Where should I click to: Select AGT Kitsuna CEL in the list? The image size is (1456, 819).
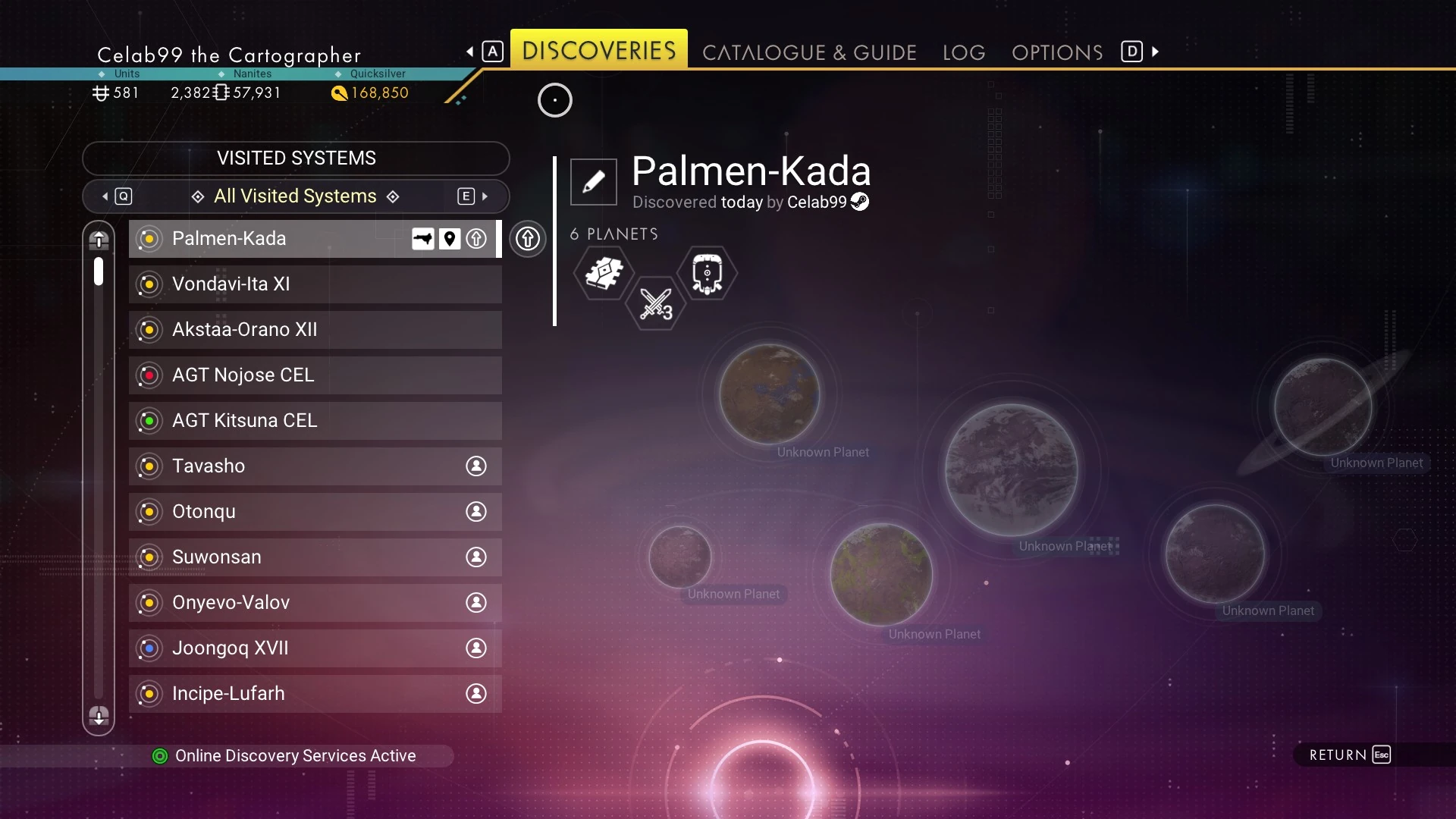click(x=315, y=421)
